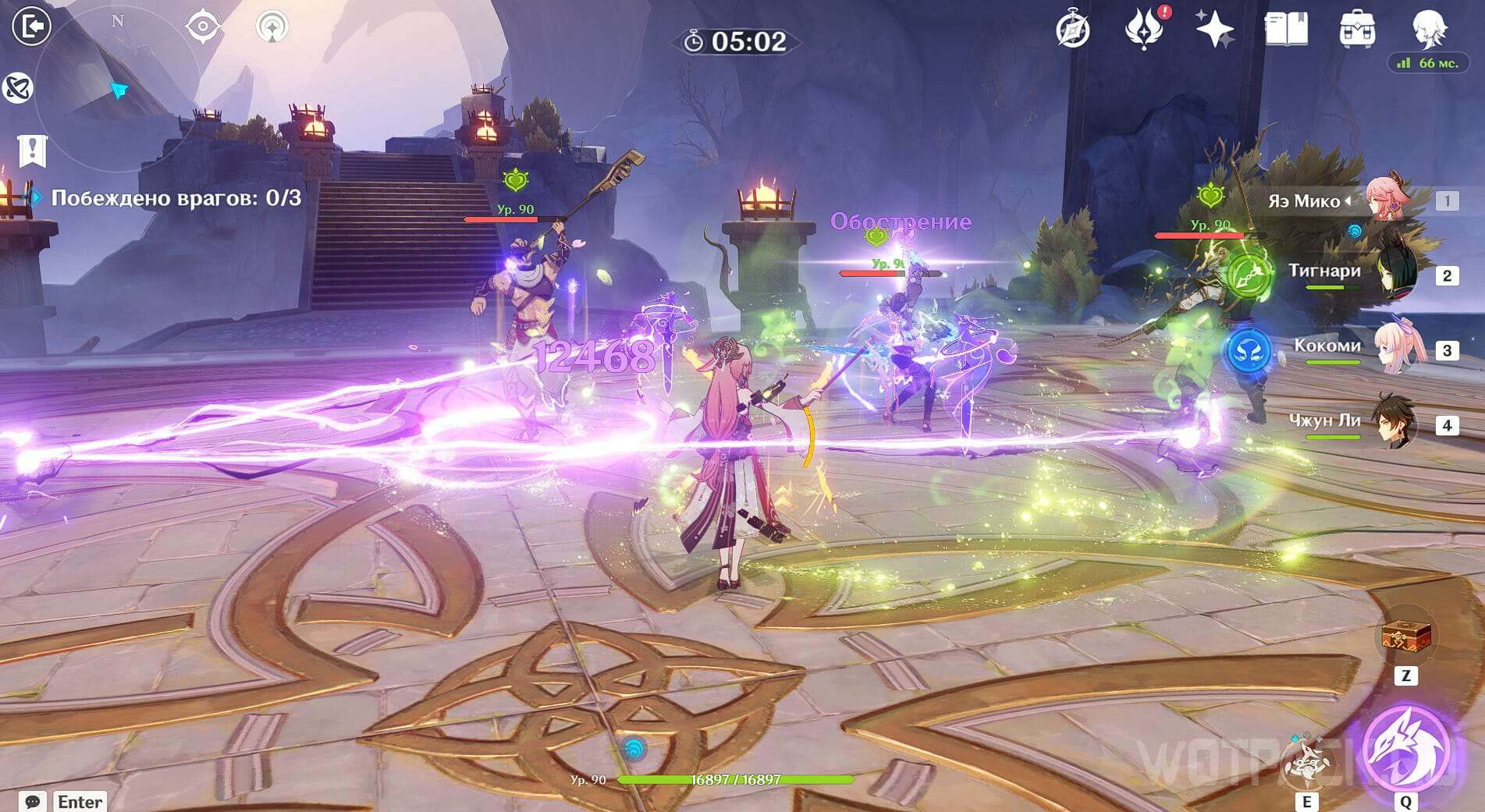The height and width of the screenshot is (812, 1485).
Task: Open the backpack inventory
Action: (1357, 30)
